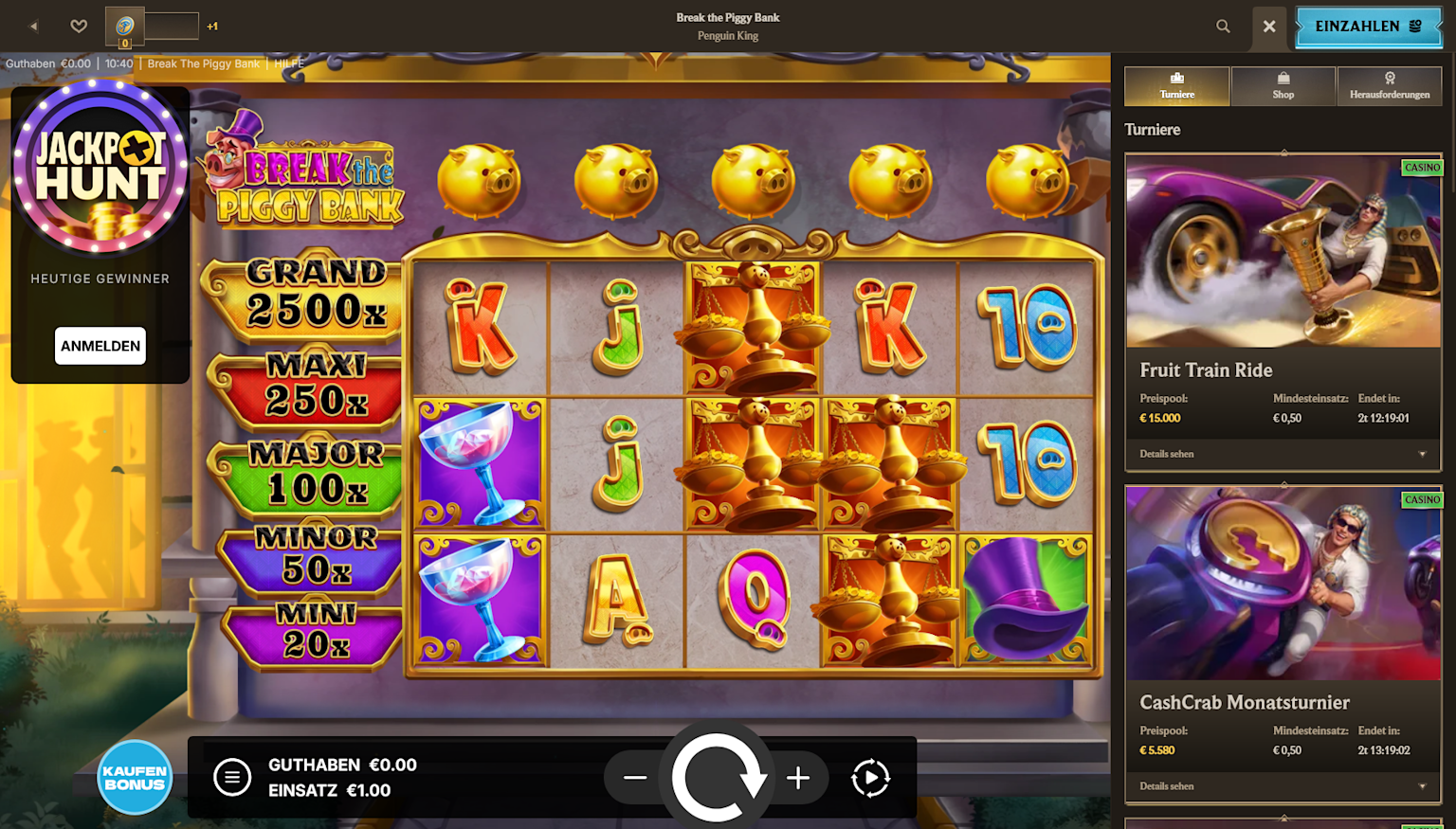Click ANMELDEN to sign in
The width and height of the screenshot is (1456, 829).
coord(100,346)
